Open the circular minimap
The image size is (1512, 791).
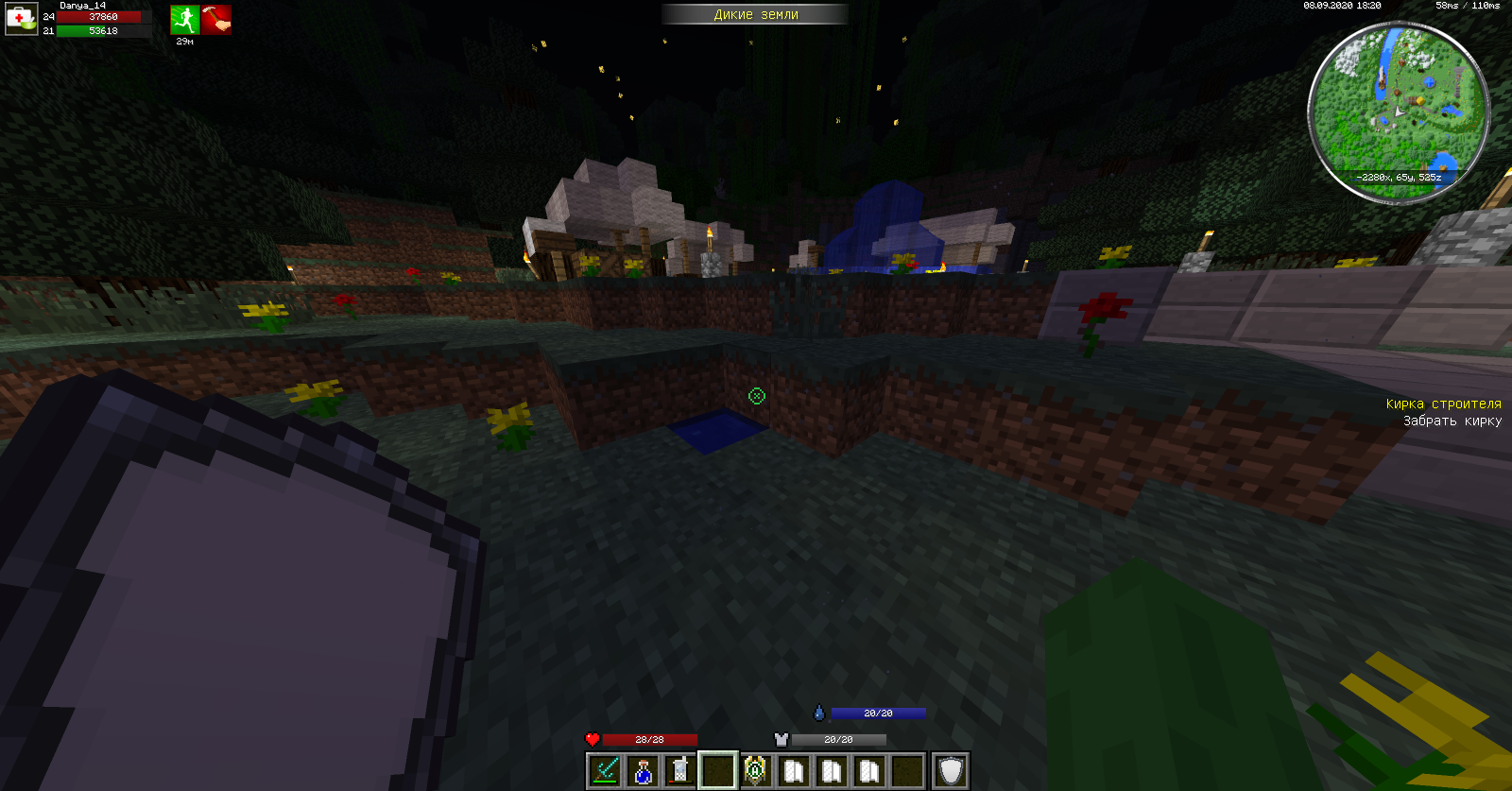point(1399,112)
